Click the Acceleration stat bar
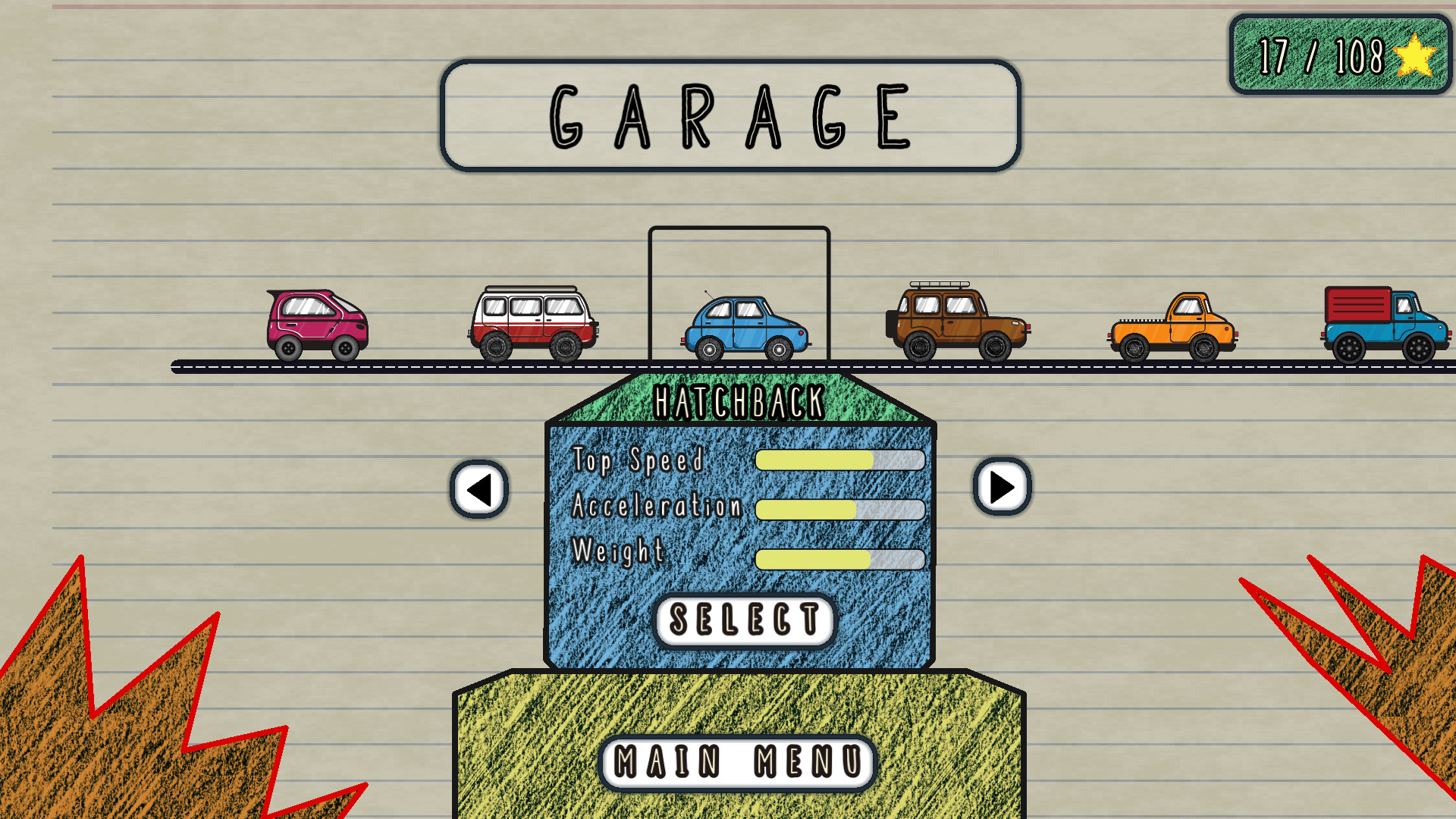The width and height of the screenshot is (1456, 819). pos(840,510)
